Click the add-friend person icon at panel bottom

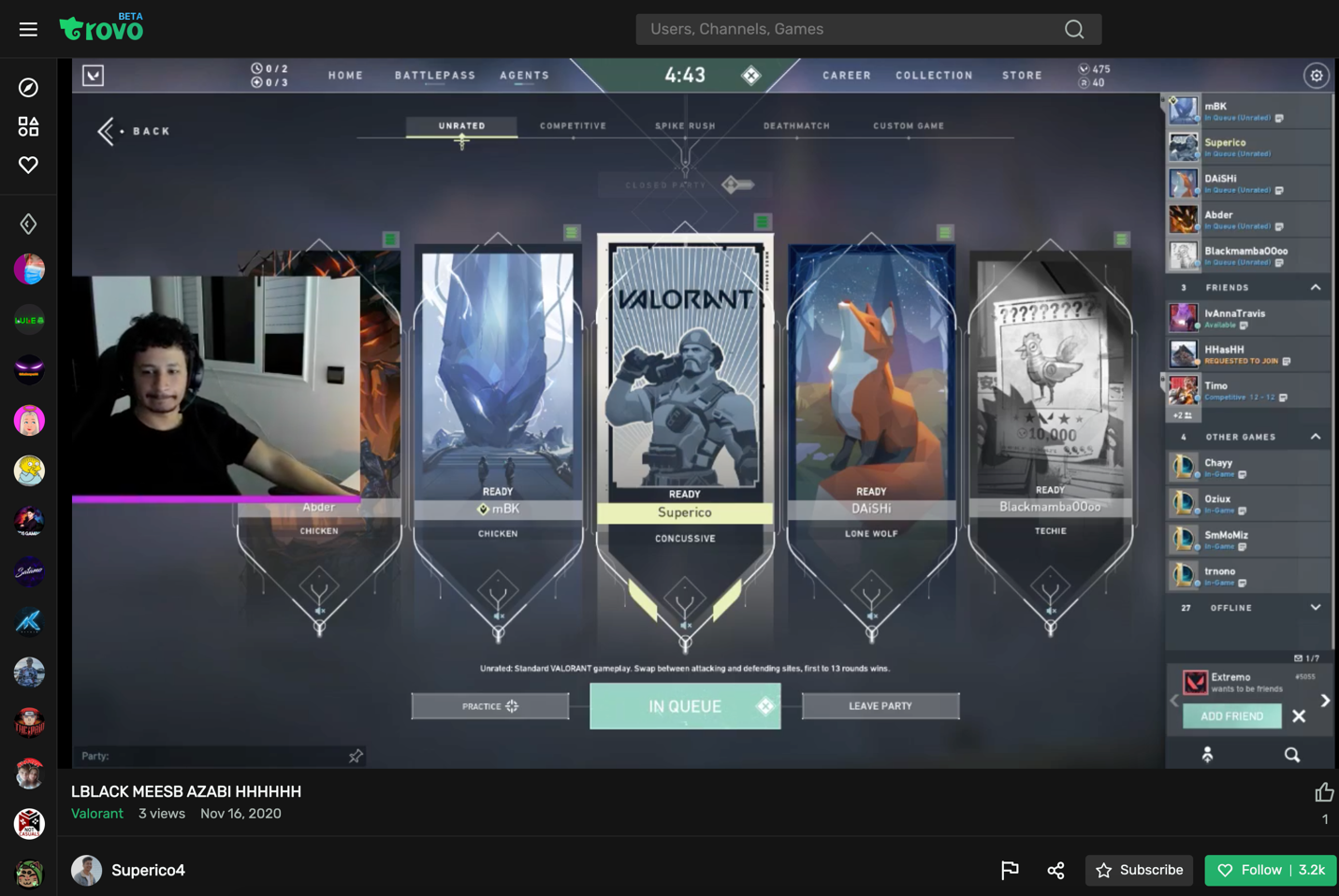point(1208,754)
